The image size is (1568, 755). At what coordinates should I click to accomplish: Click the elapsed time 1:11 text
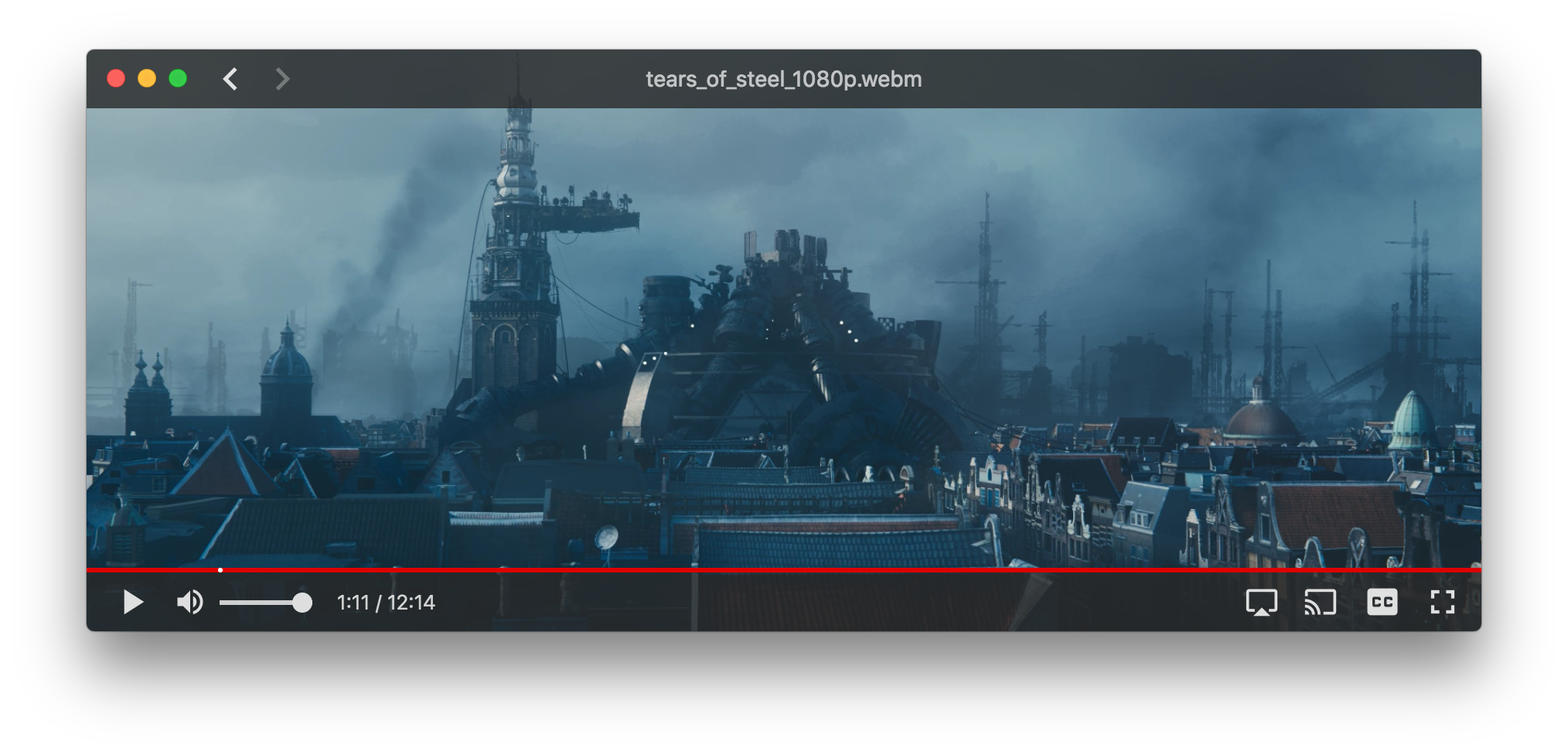(353, 602)
